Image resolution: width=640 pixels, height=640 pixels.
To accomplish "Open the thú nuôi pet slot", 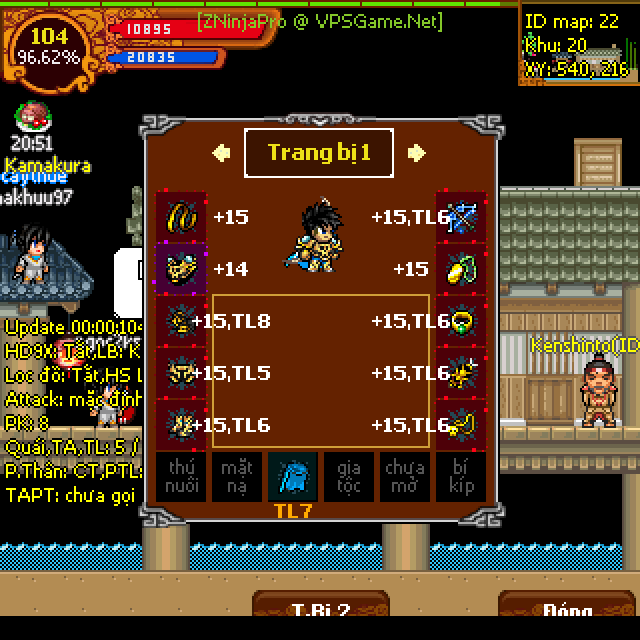I will (181, 476).
